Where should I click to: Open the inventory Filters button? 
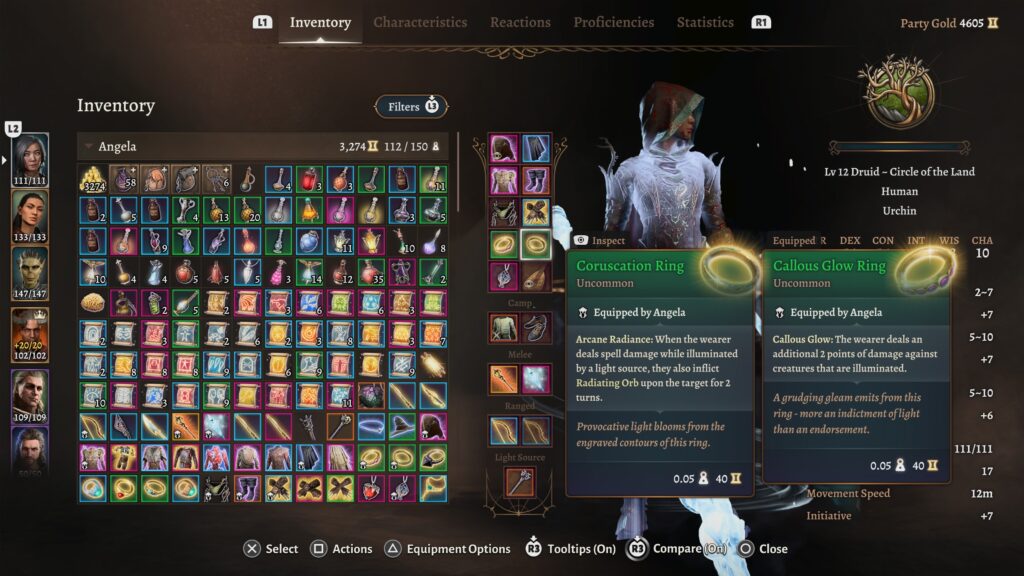click(411, 106)
